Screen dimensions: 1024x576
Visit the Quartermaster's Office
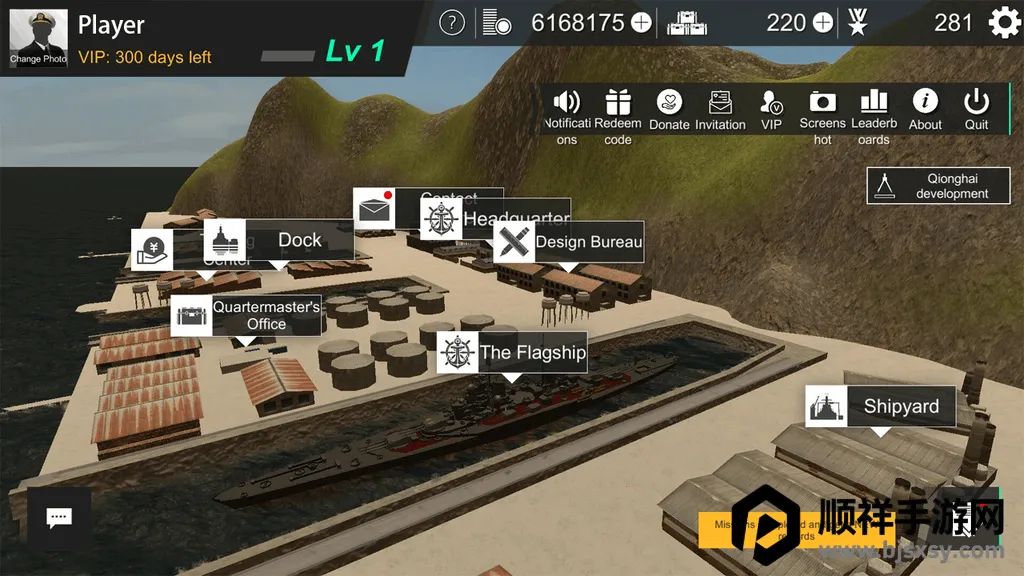coord(246,315)
